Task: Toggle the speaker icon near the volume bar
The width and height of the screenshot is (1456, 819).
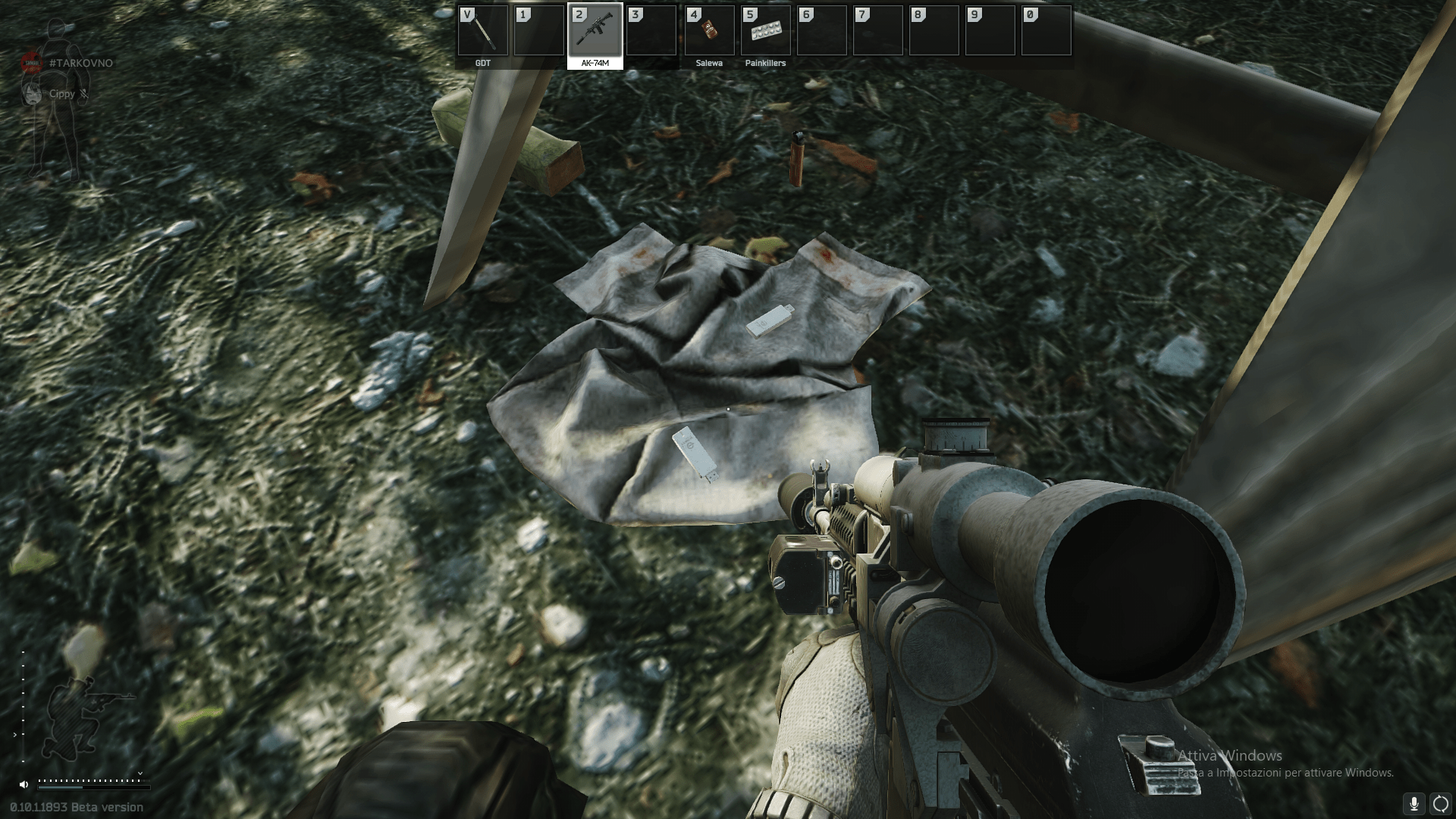Action: [24, 785]
